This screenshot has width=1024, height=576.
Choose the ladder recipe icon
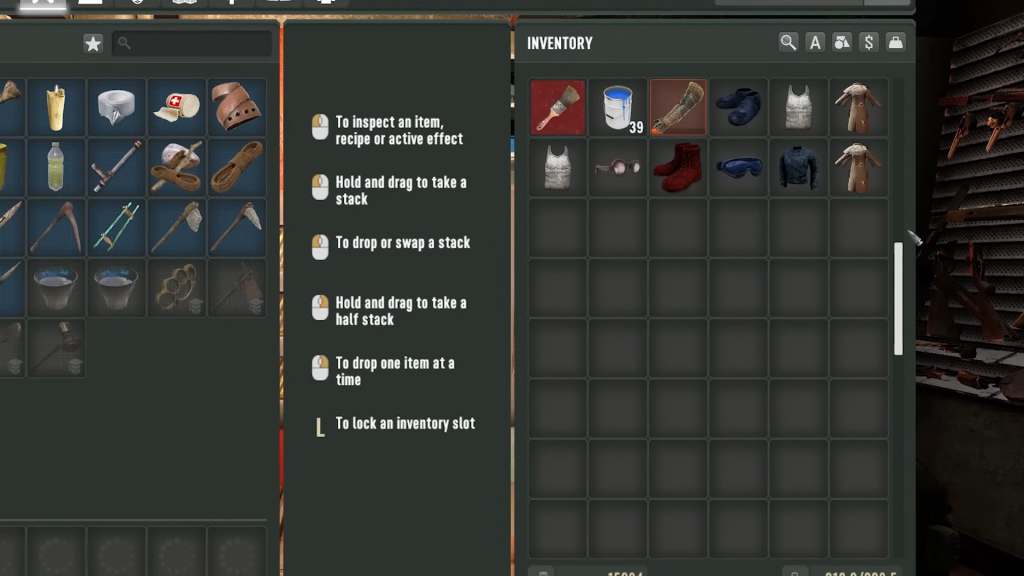click(116, 227)
